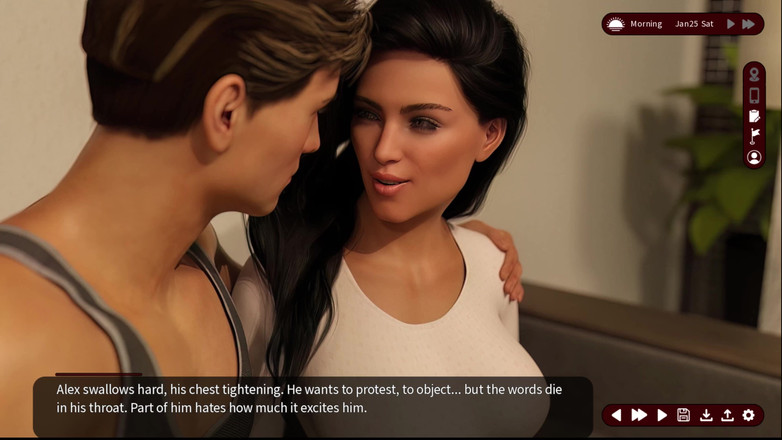The image size is (782, 440).
Task: Advance dialogue with the bottom-bar play arrow
Action: point(662,415)
